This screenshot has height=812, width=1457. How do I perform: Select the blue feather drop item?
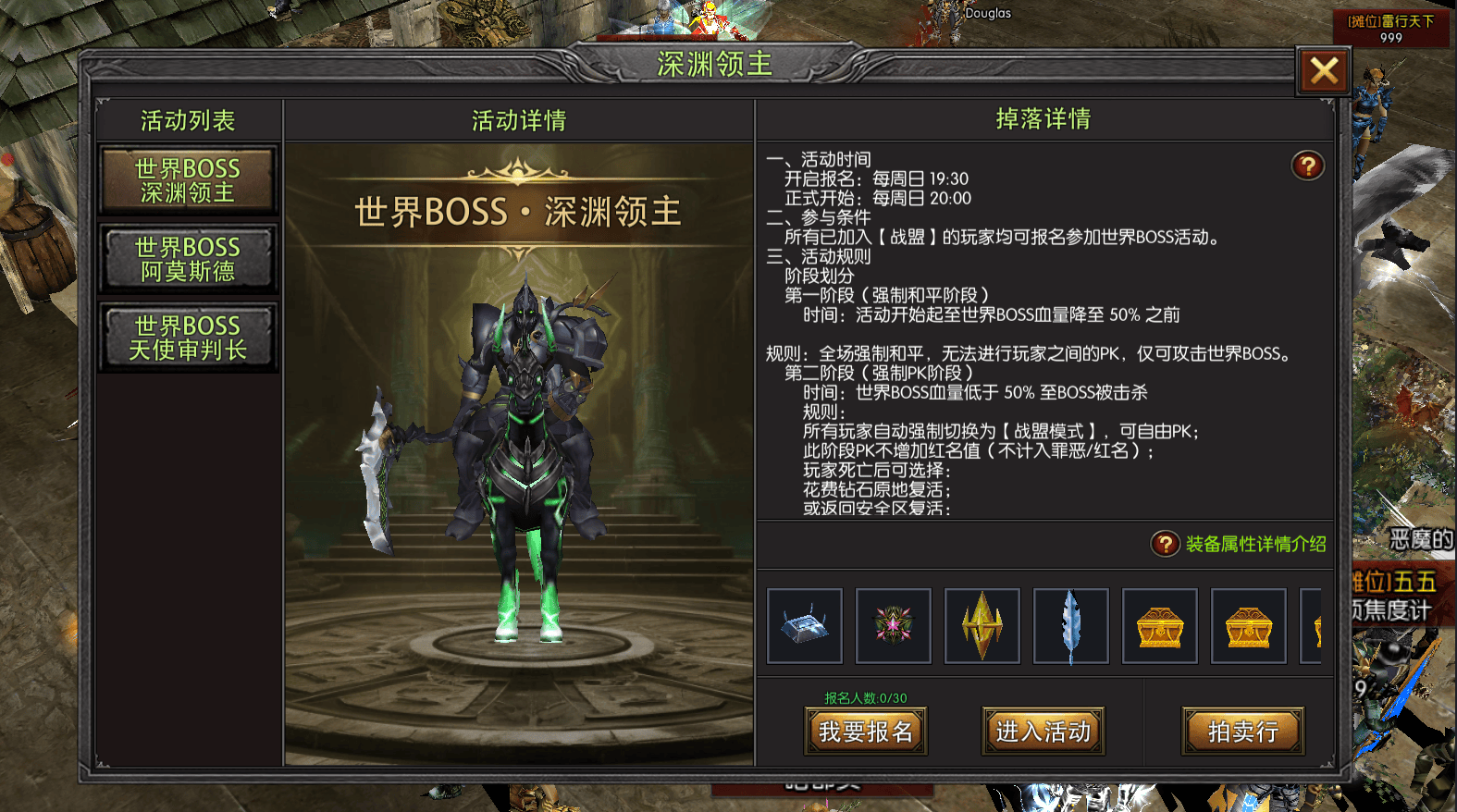click(x=1071, y=626)
